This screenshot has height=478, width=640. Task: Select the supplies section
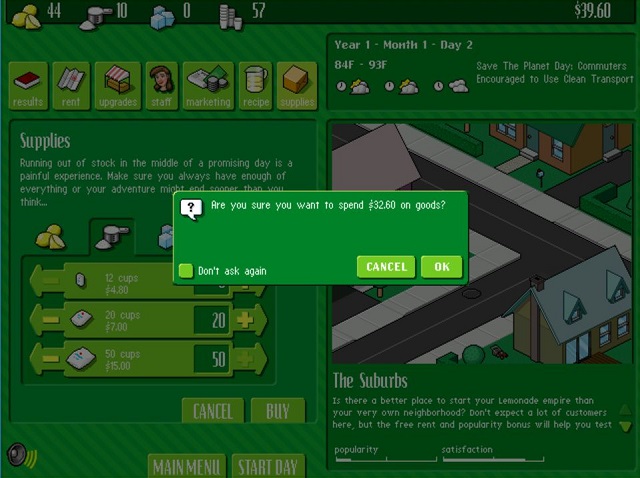297,86
